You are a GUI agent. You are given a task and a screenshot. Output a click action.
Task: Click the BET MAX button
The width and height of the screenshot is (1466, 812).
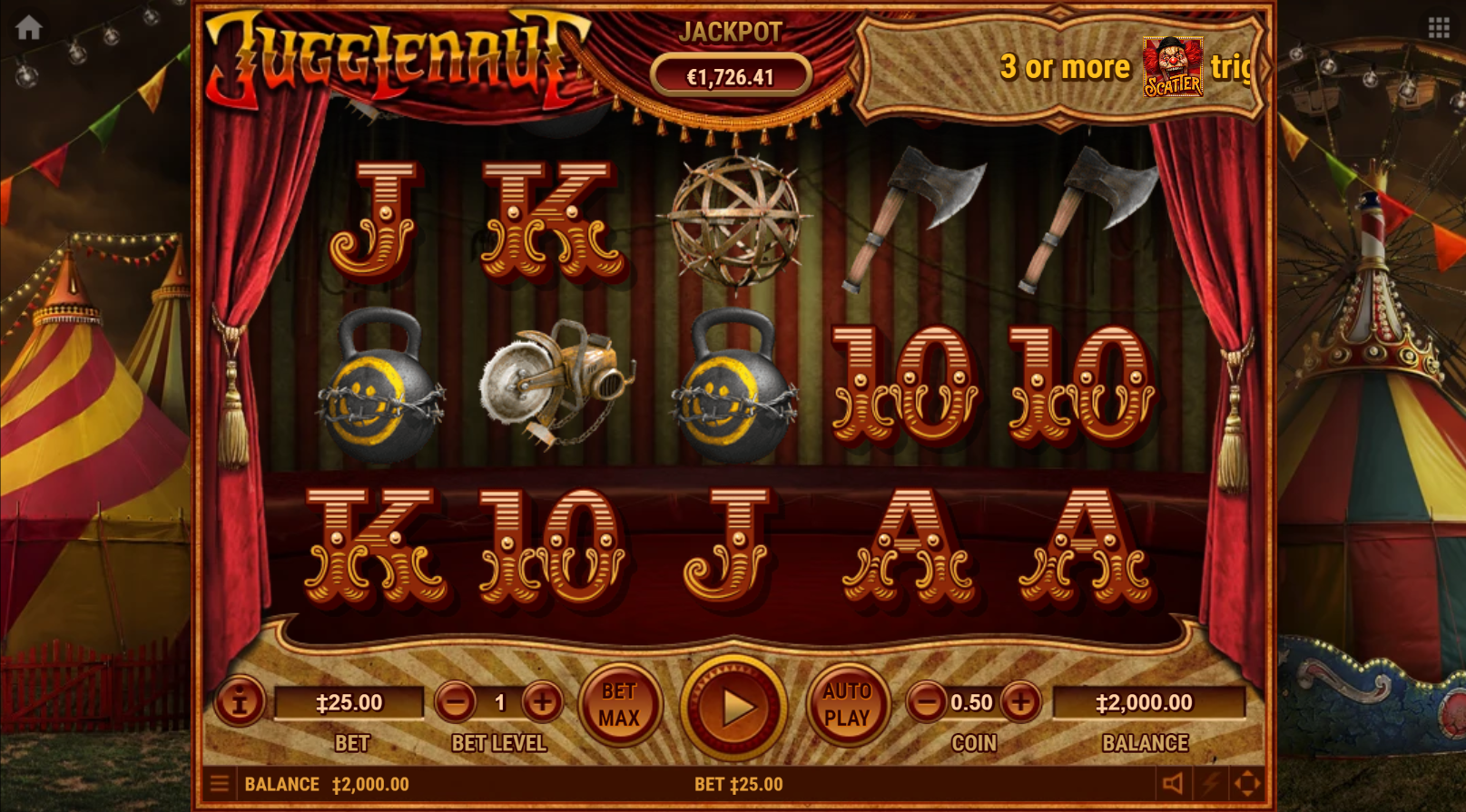pyautogui.click(x=619, y=705)
